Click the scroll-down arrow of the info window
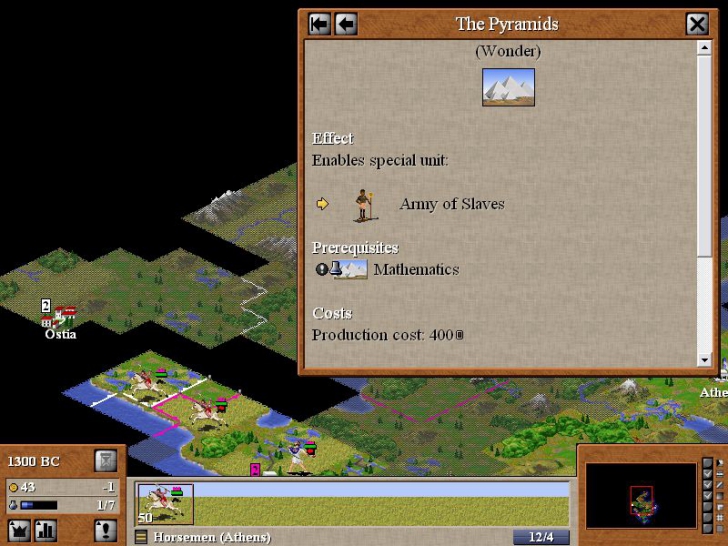This screenshot has height=546, width=728. pos(705,360)
